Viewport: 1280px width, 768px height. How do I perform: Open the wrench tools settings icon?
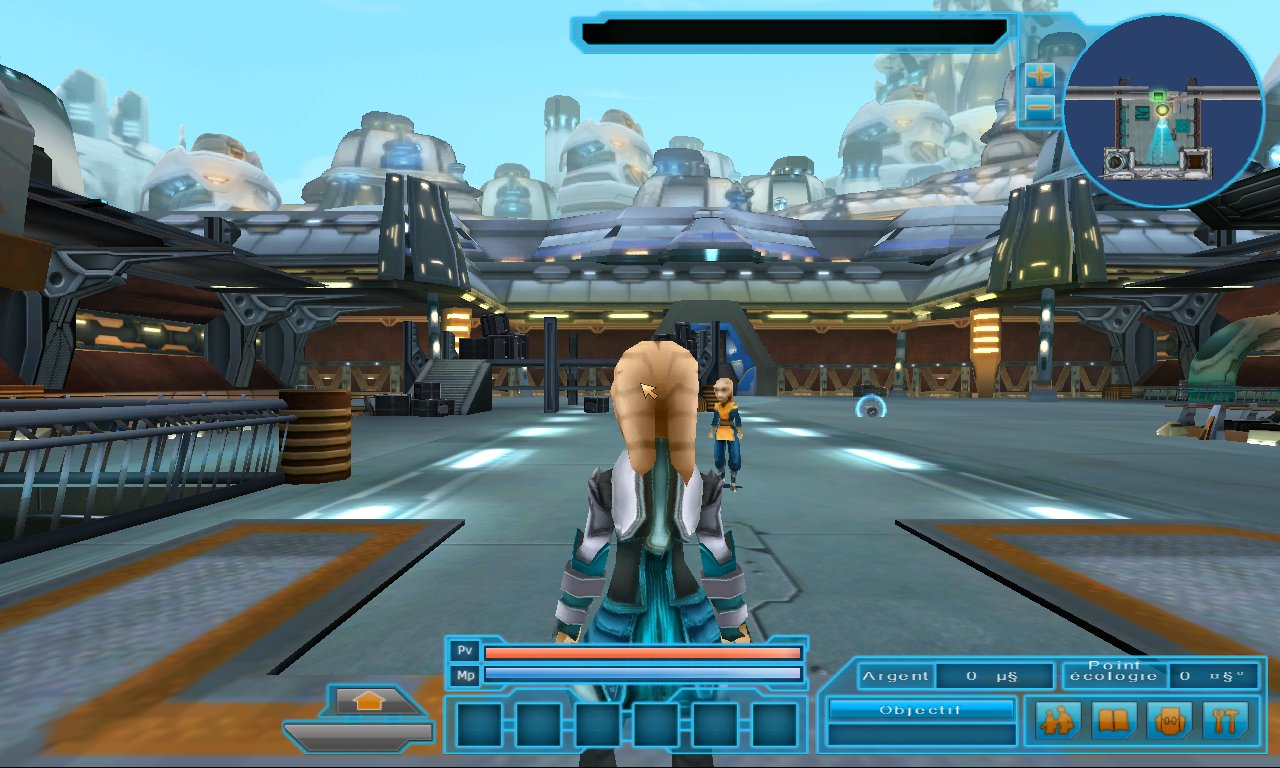[x=1225, y=720]
